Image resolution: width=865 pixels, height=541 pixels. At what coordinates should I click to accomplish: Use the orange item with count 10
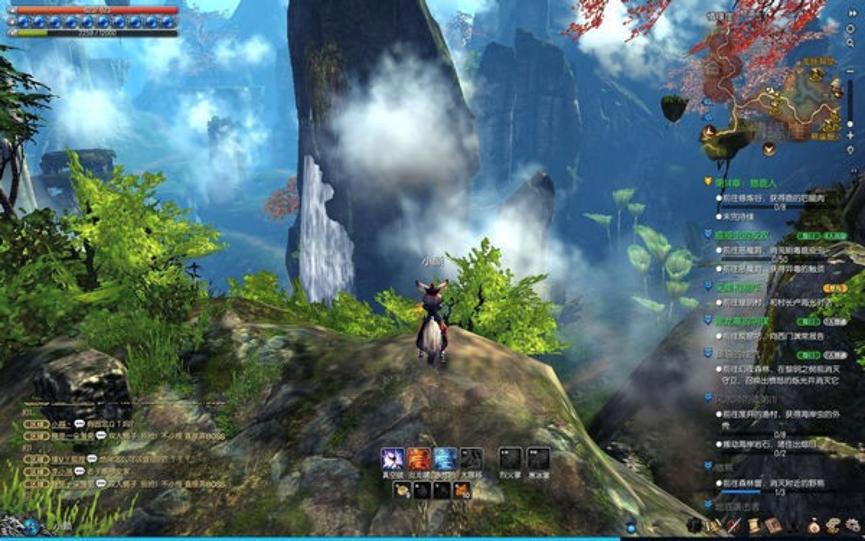461,490
